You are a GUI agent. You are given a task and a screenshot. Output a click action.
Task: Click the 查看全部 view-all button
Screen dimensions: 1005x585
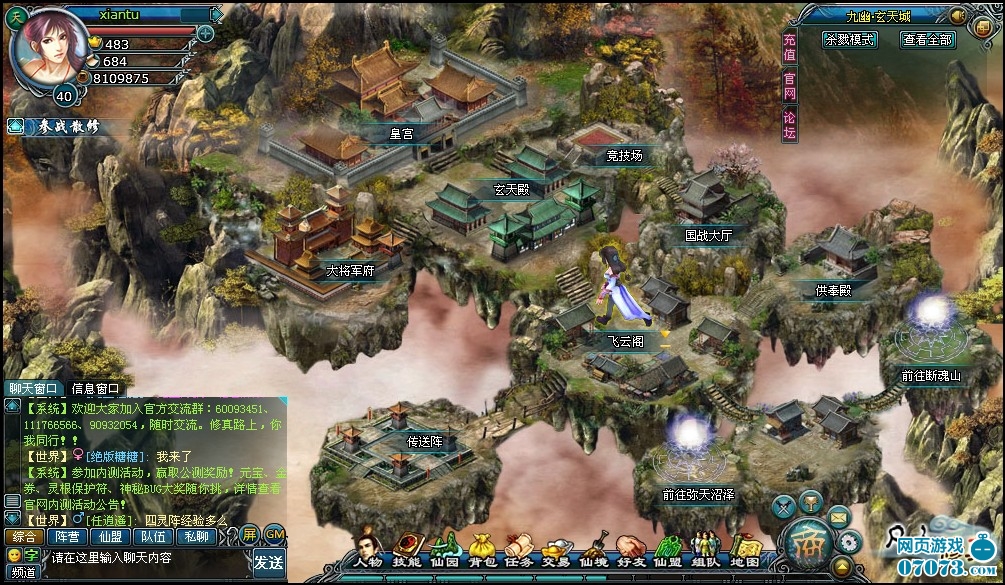click(928, 40)
